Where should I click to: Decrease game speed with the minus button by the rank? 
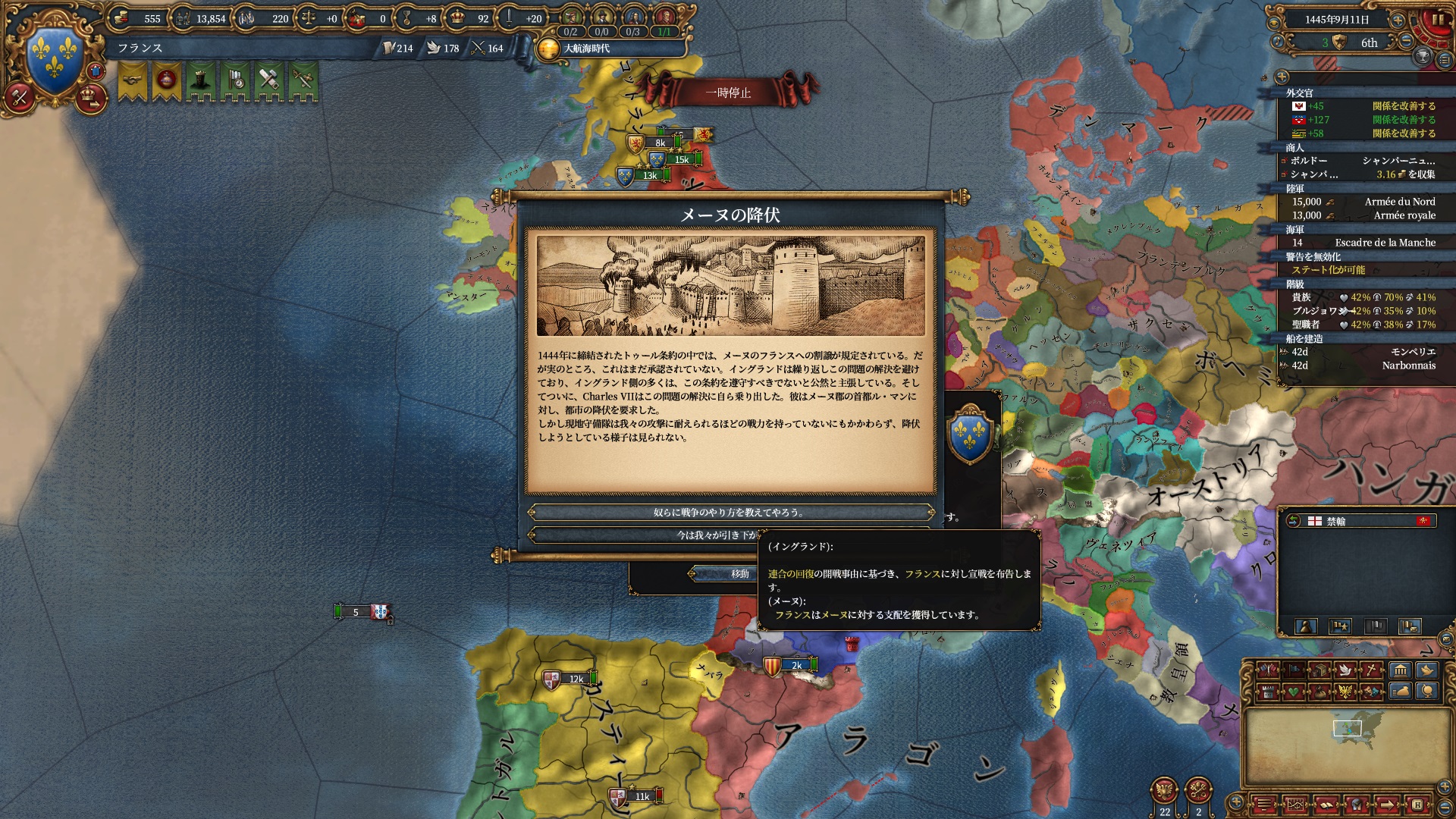pos(1406,42)
